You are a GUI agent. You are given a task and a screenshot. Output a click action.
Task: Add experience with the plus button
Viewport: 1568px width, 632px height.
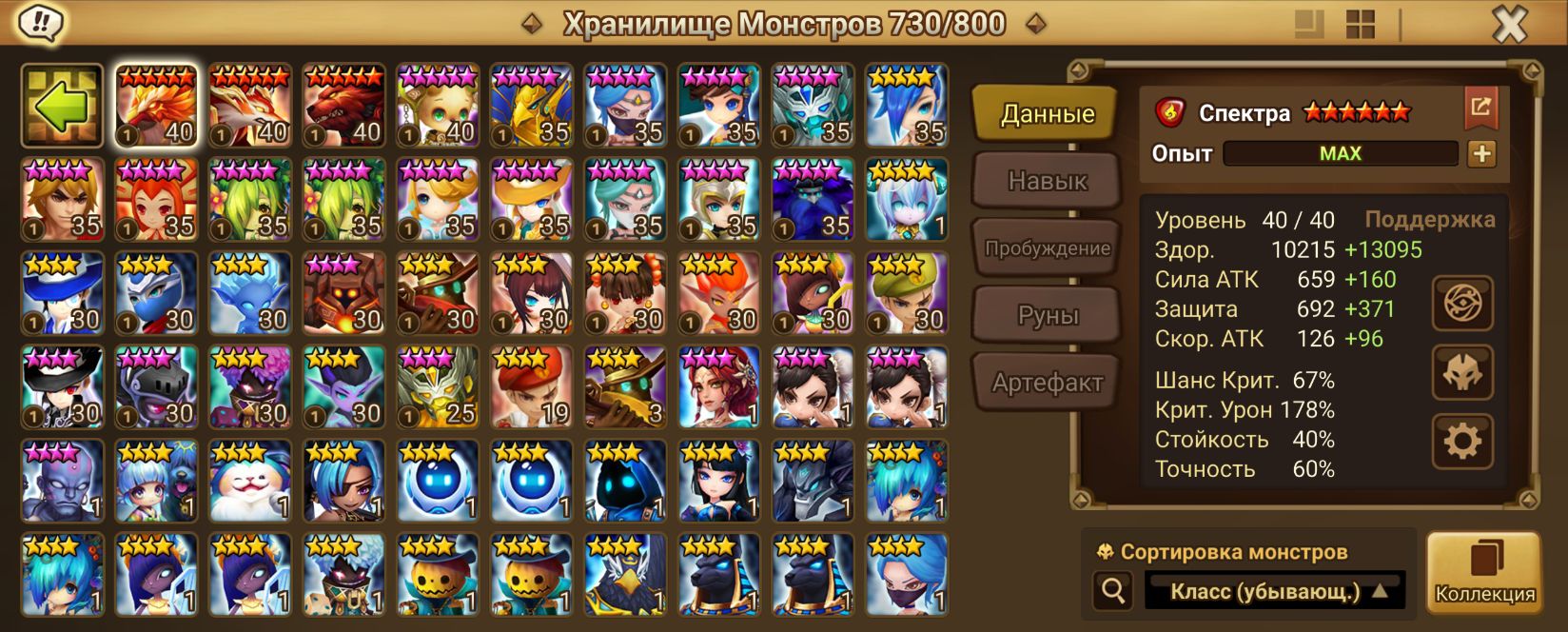click(1481, 153)
